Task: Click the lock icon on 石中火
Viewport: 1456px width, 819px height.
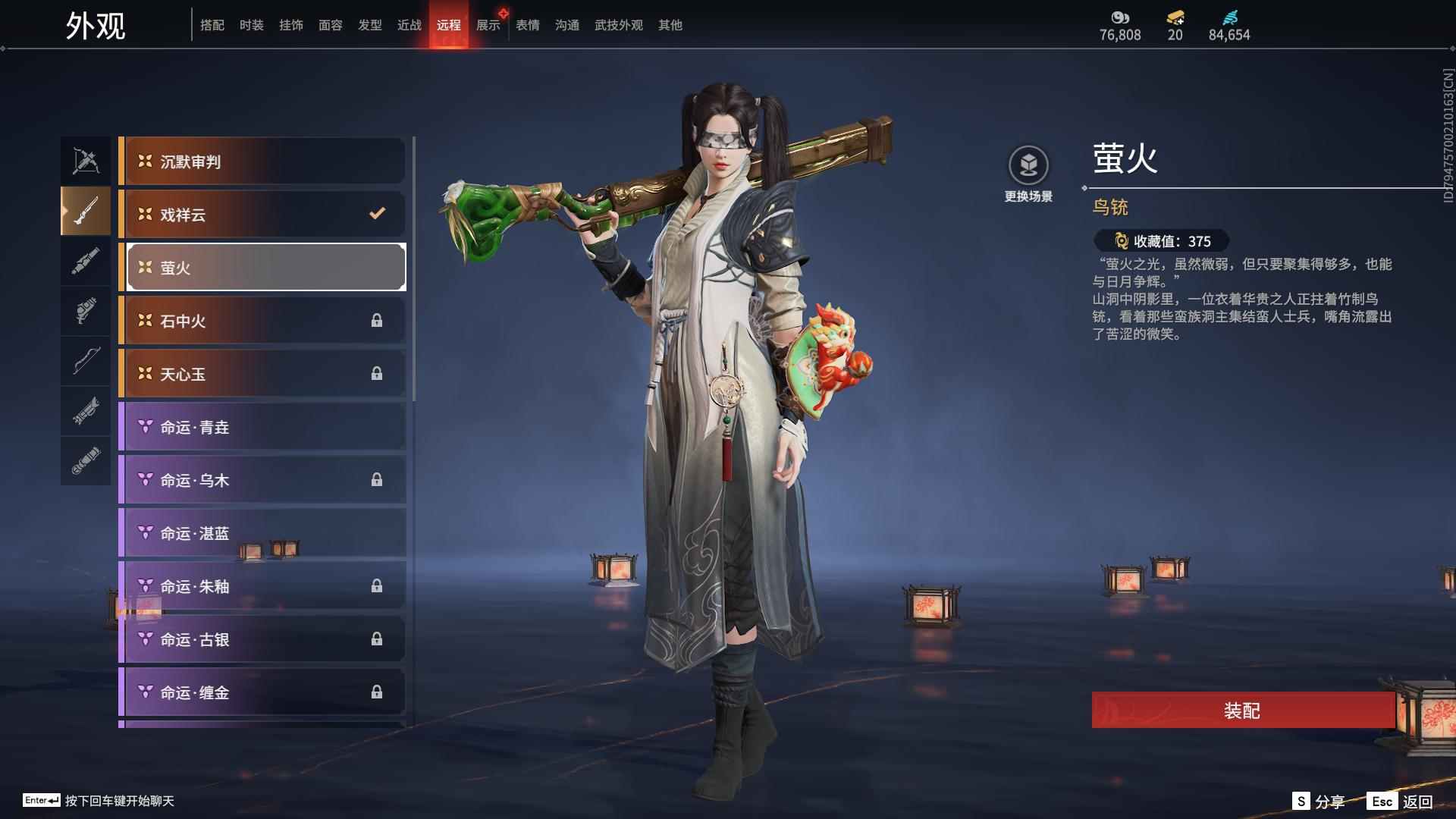Action: tap(377, 320)
